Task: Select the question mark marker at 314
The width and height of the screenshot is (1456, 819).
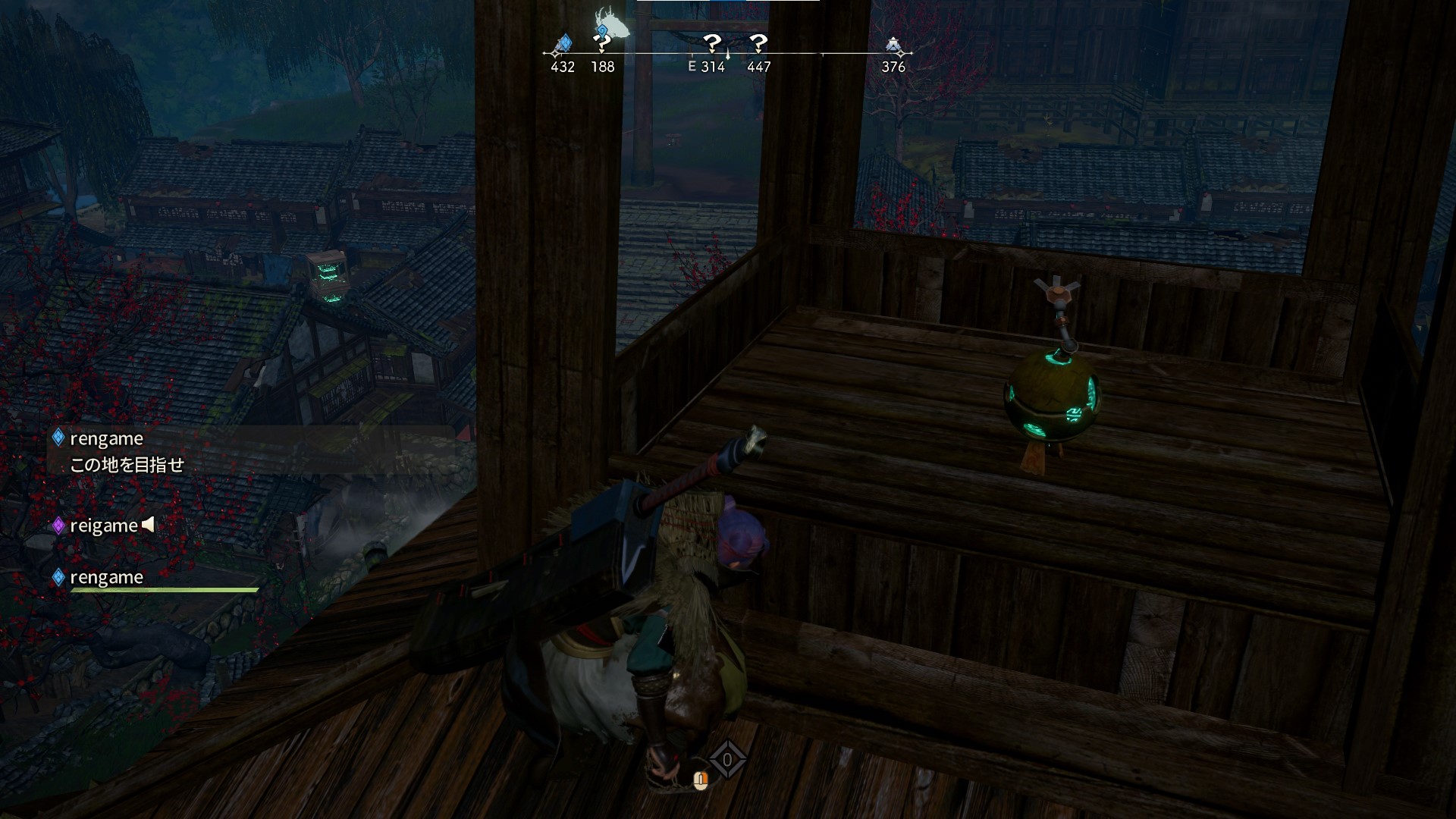Action: (711, 43)
